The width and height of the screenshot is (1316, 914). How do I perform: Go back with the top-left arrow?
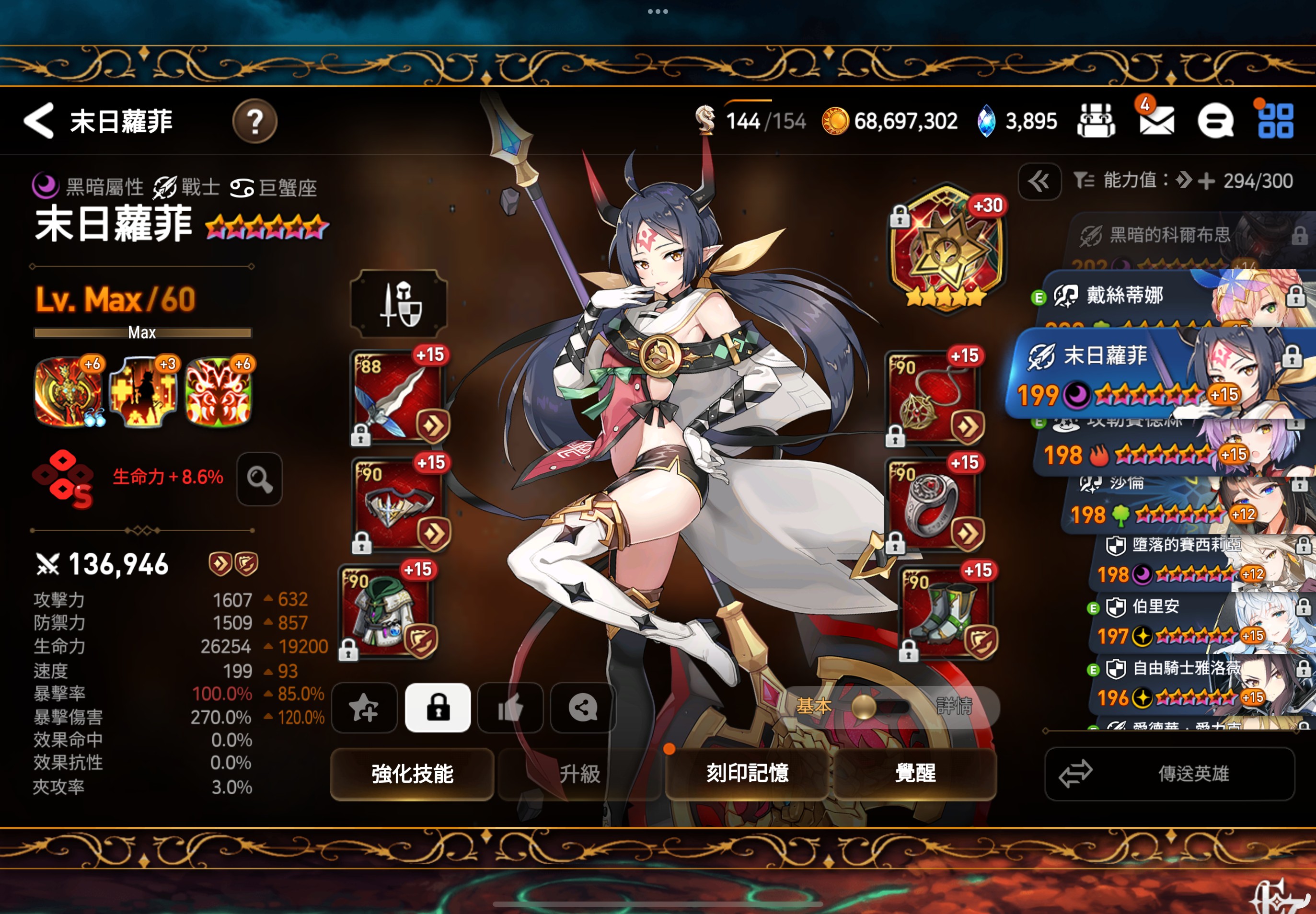pos(39,121)
